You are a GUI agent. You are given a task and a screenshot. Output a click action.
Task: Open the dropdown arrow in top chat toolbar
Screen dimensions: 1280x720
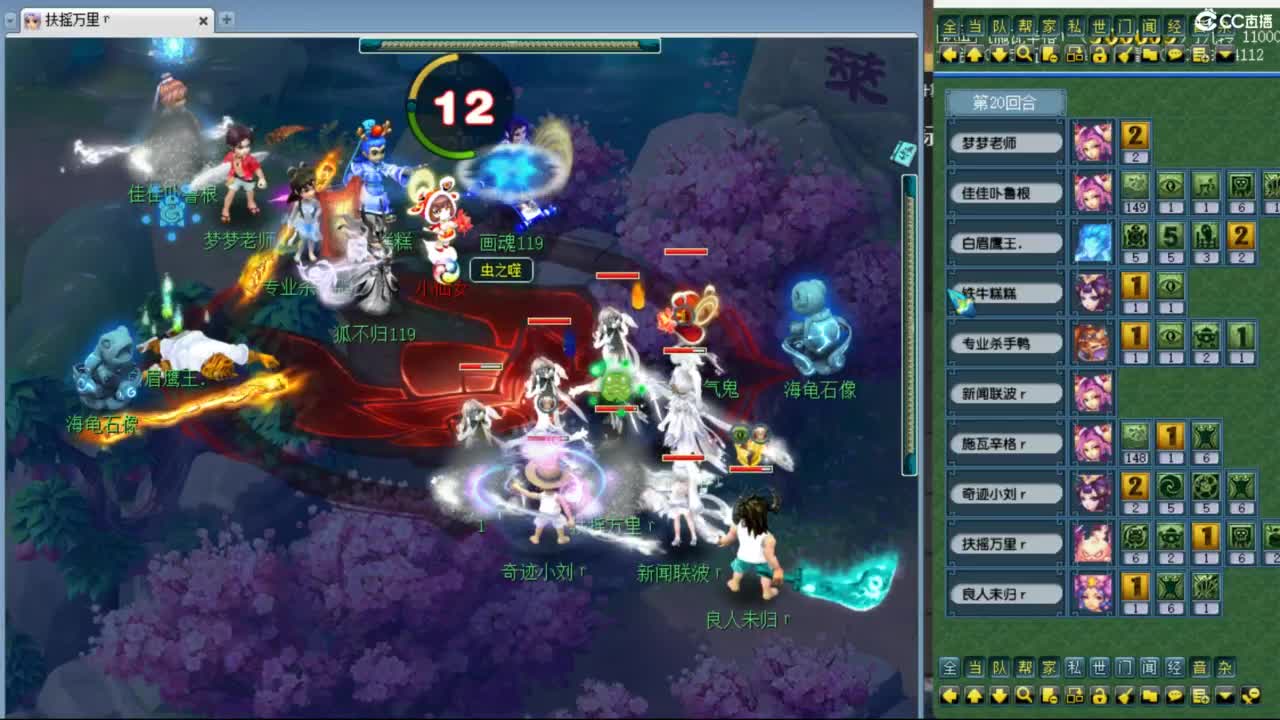tap(1225, 55)
